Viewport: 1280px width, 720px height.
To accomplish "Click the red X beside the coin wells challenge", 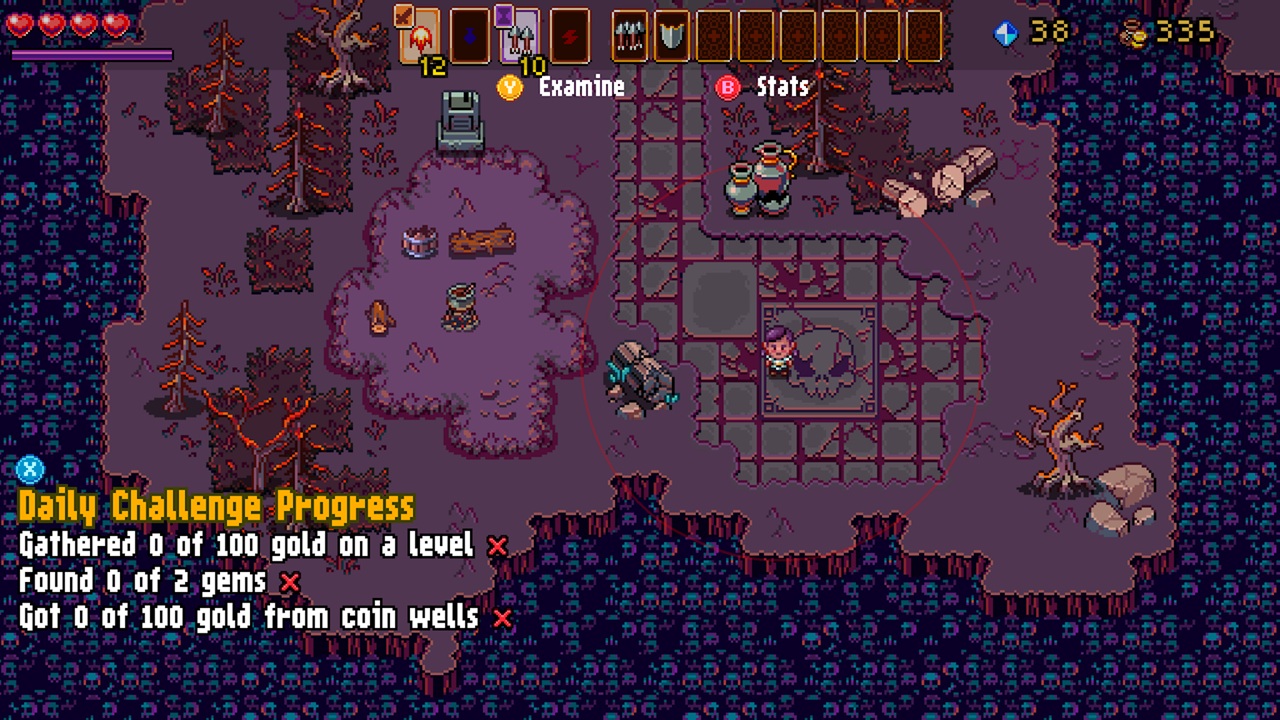I will [x=503, y=618].
